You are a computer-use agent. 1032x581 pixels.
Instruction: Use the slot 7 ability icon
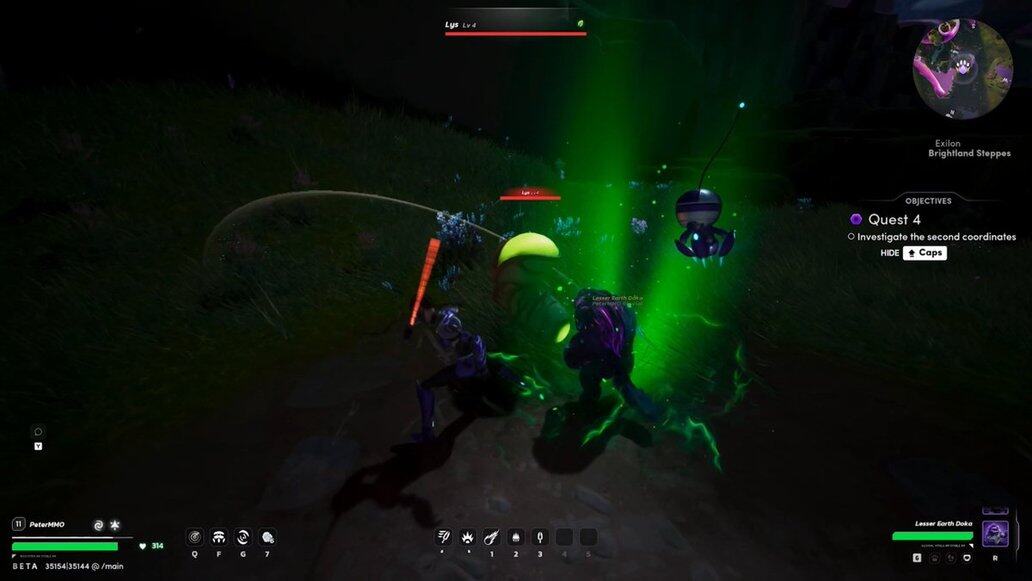pyautogui.click(x=267, y=537)
